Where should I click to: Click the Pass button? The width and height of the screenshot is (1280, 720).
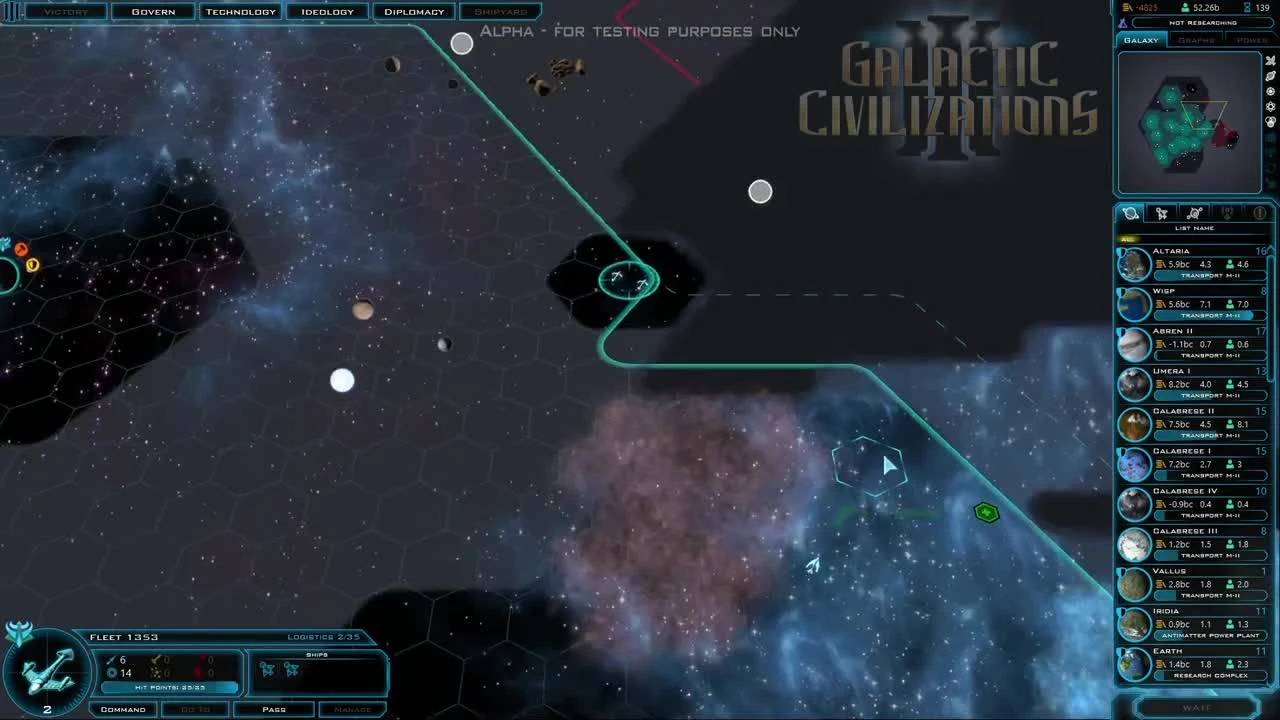(x=273, y=709)
